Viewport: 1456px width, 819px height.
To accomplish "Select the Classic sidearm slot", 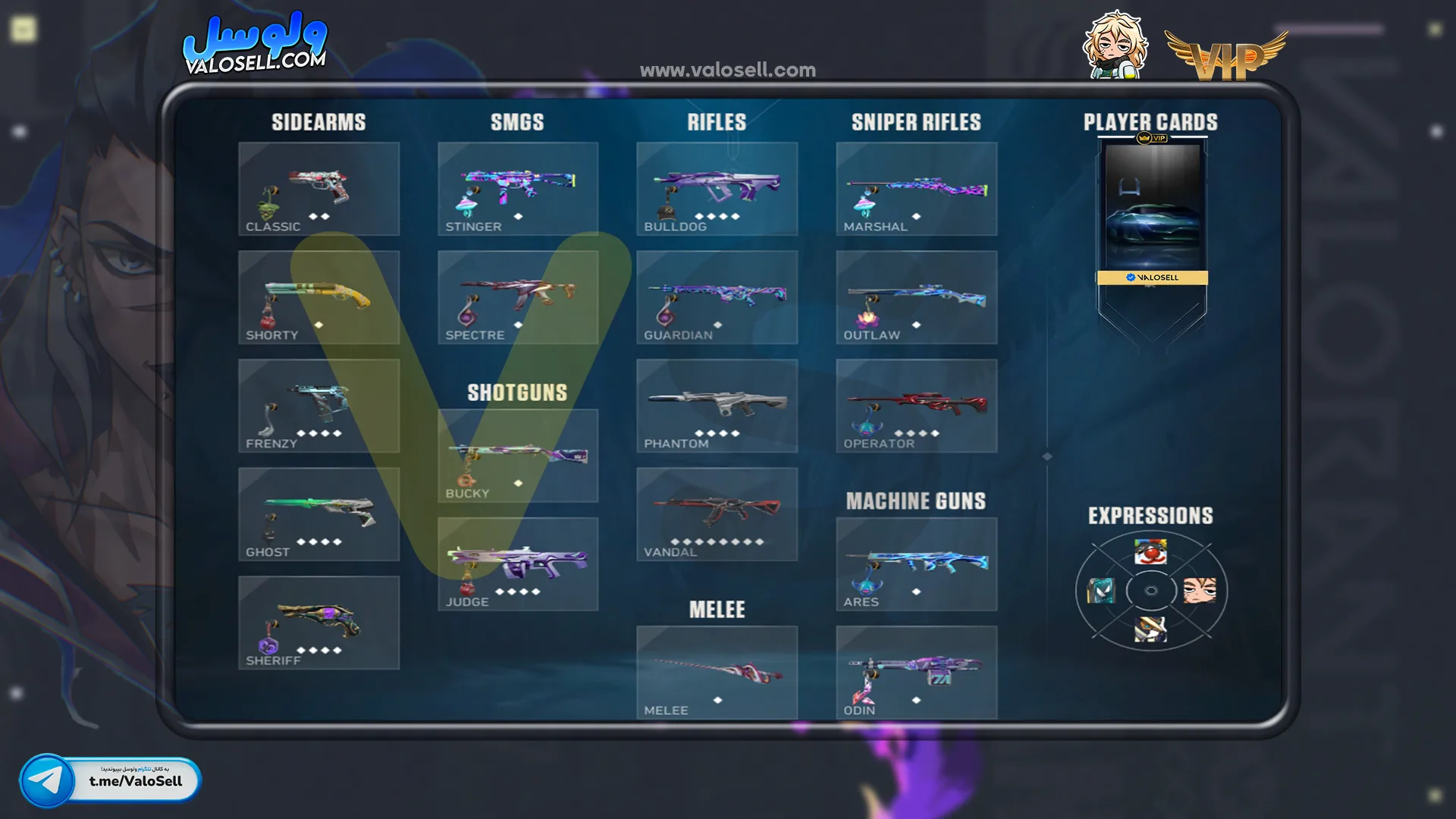I will pos(318,189).
